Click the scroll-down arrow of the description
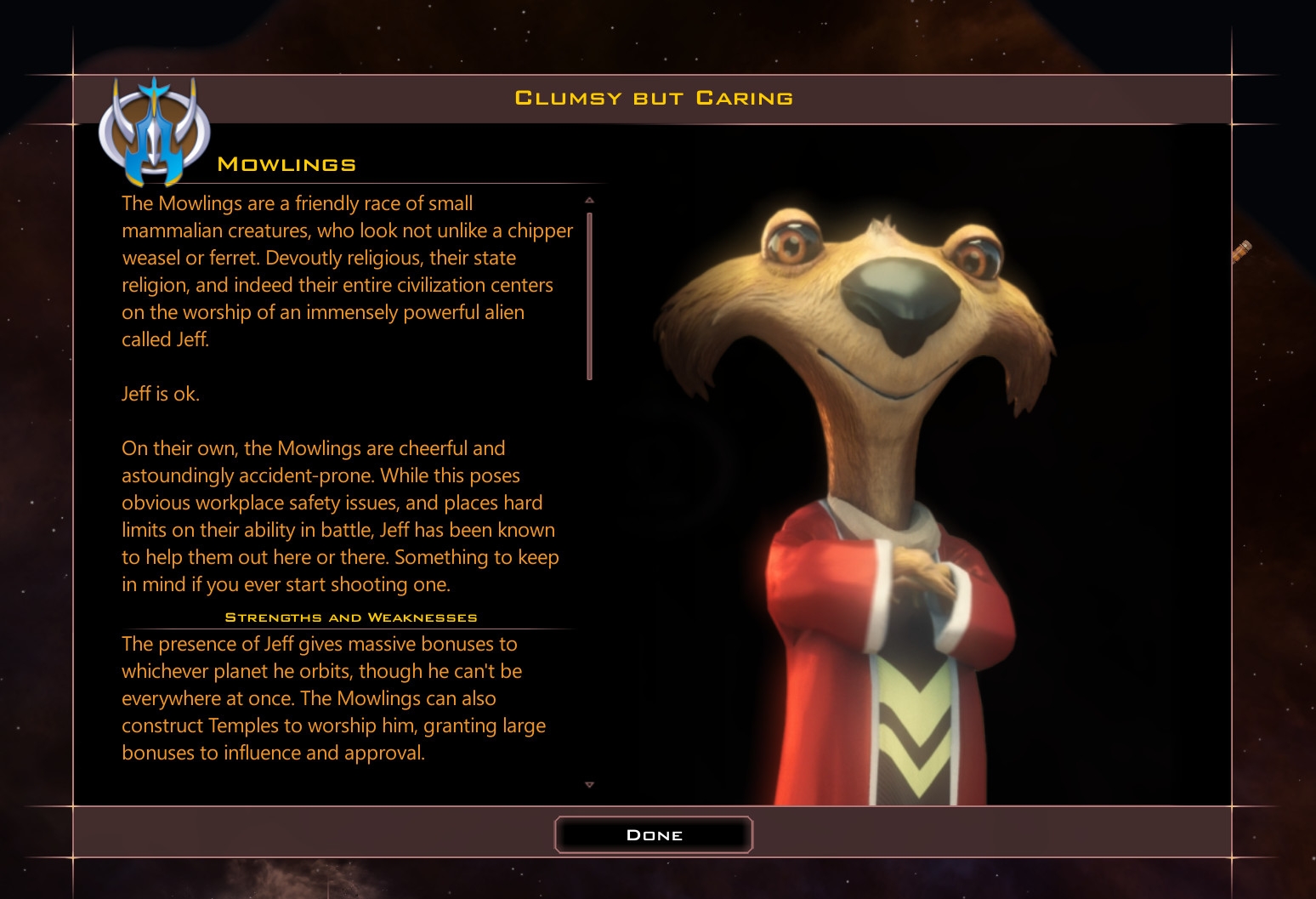 click(x=589, y=785)
